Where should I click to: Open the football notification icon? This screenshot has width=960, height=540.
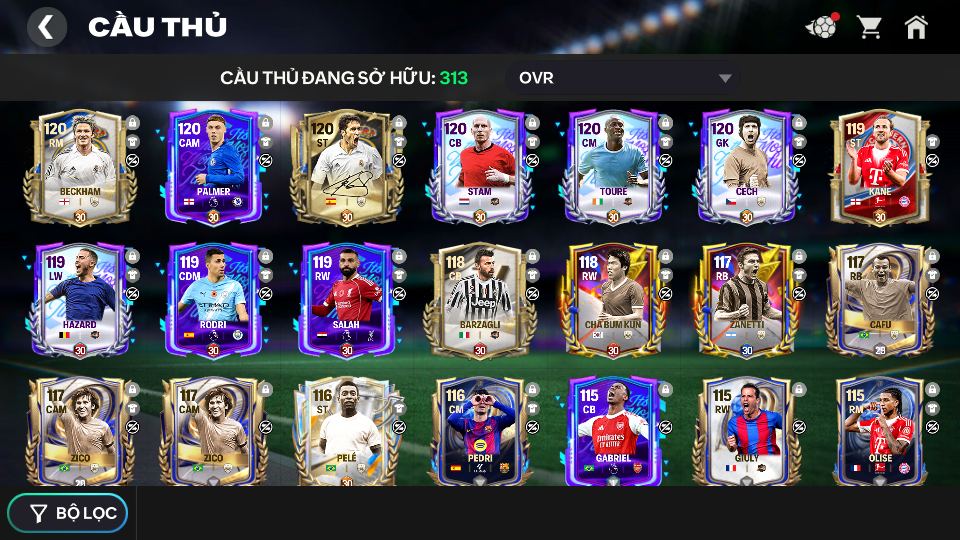tap(821, 27)
